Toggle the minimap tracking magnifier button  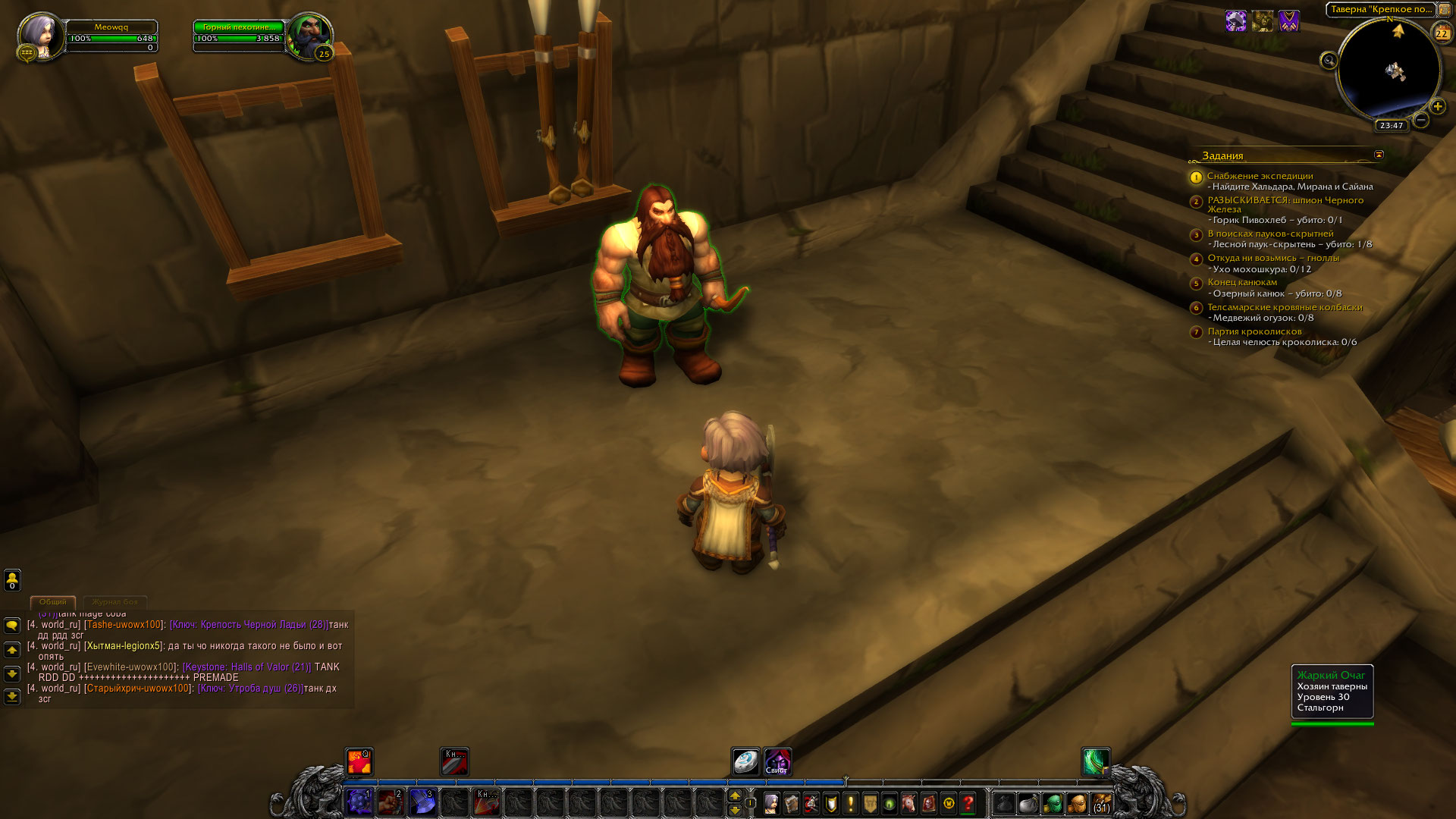(1329, 61)
